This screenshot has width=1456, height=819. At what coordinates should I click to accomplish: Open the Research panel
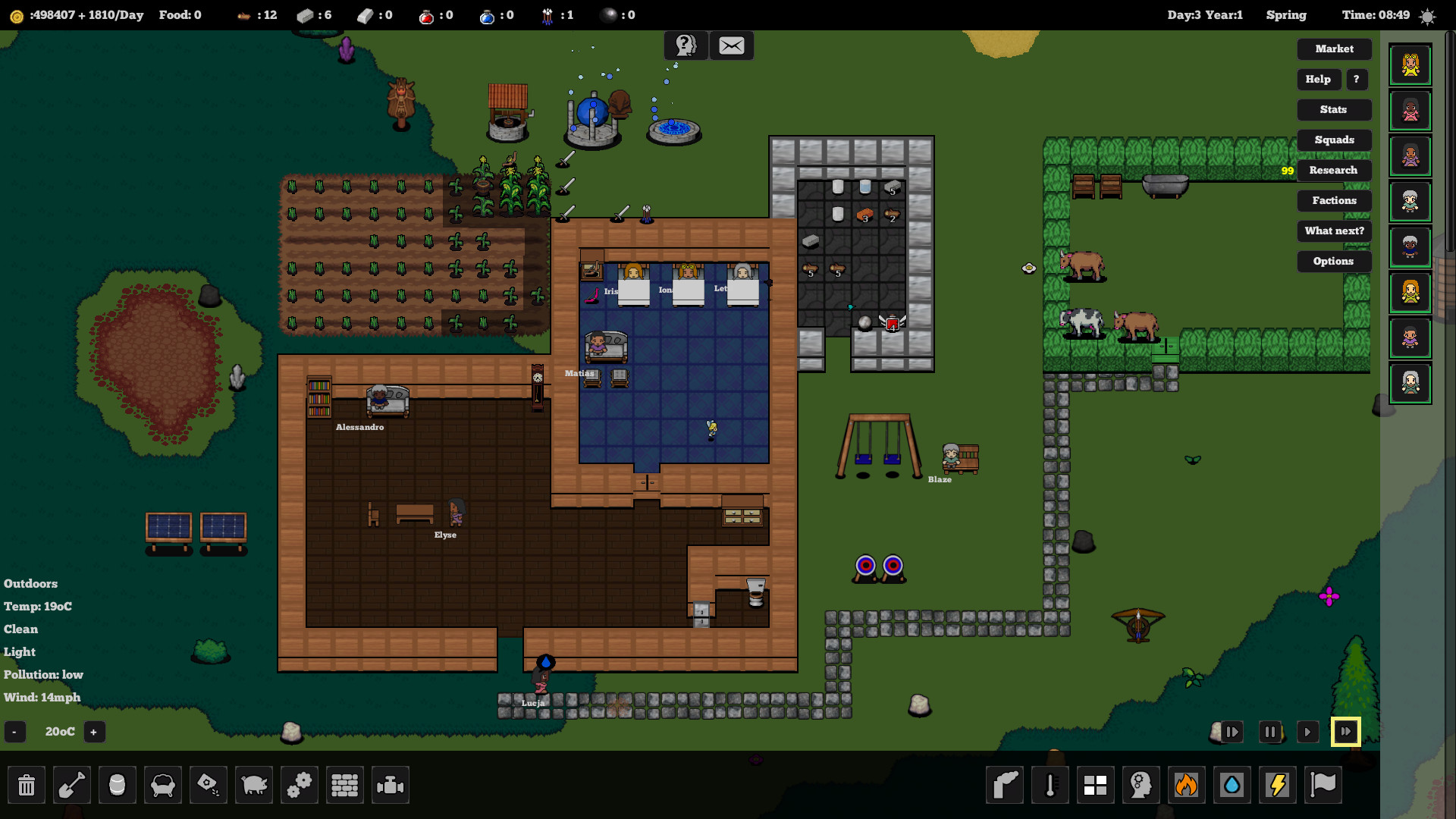(x=1334, y=170)
